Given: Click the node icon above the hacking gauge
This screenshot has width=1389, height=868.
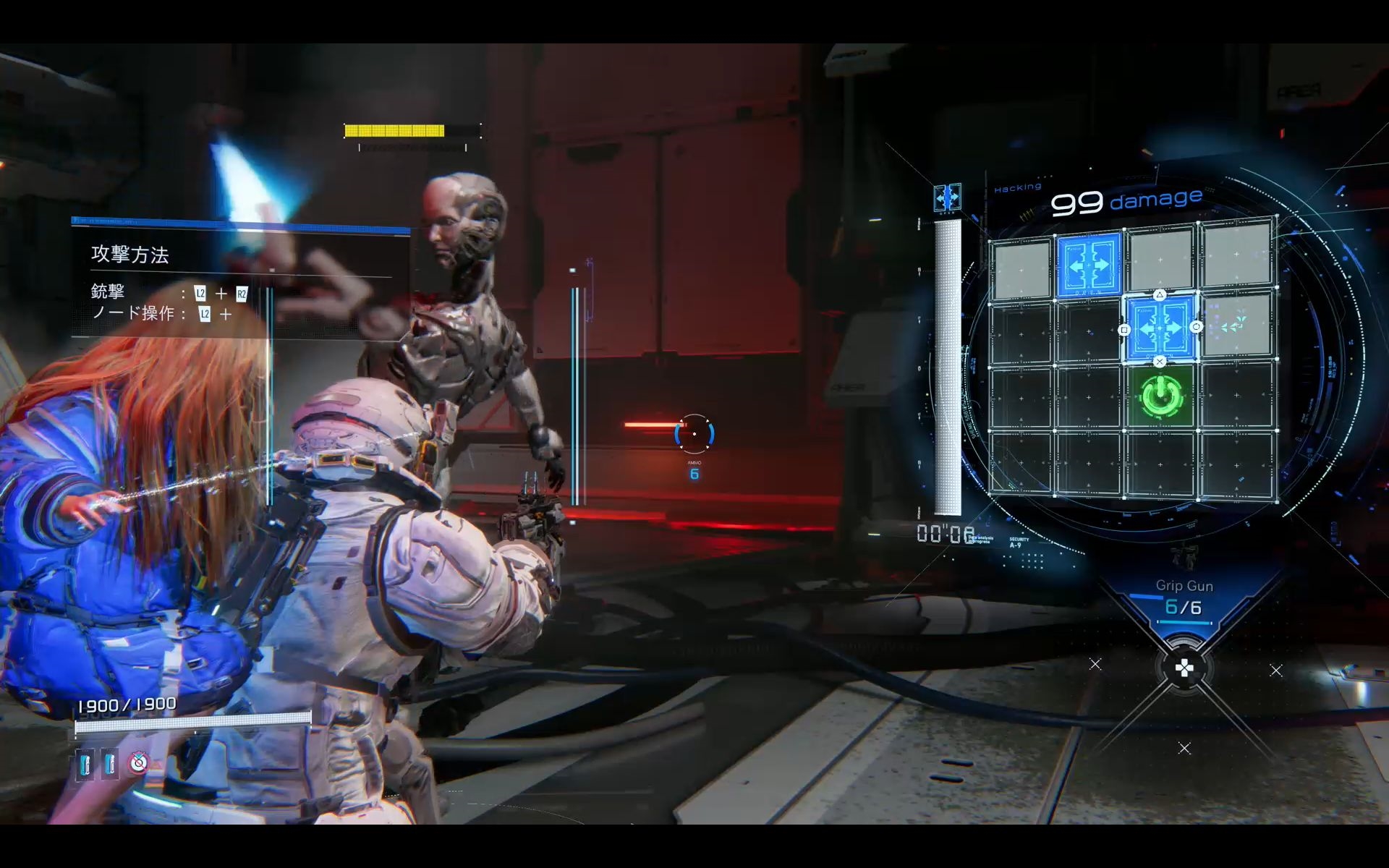Looking at the screenshot, I should click(947, 197).
